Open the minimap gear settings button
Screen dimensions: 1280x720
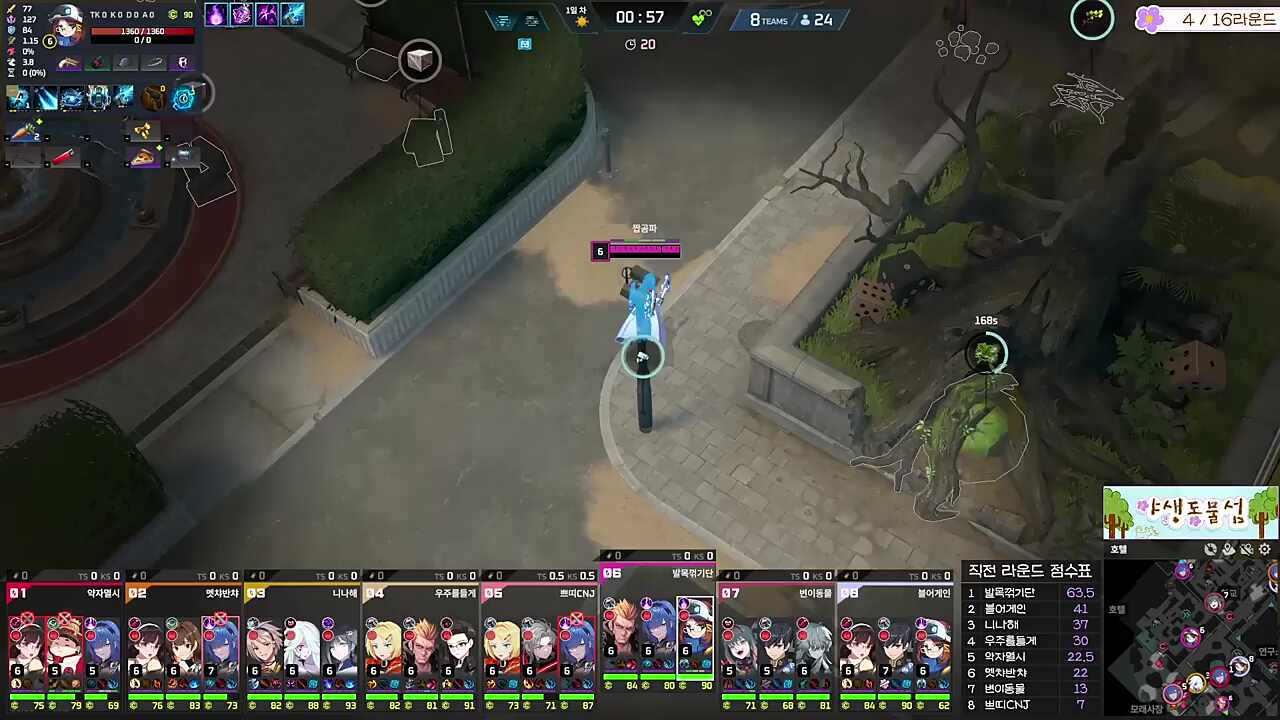(x=1265, y=549)
